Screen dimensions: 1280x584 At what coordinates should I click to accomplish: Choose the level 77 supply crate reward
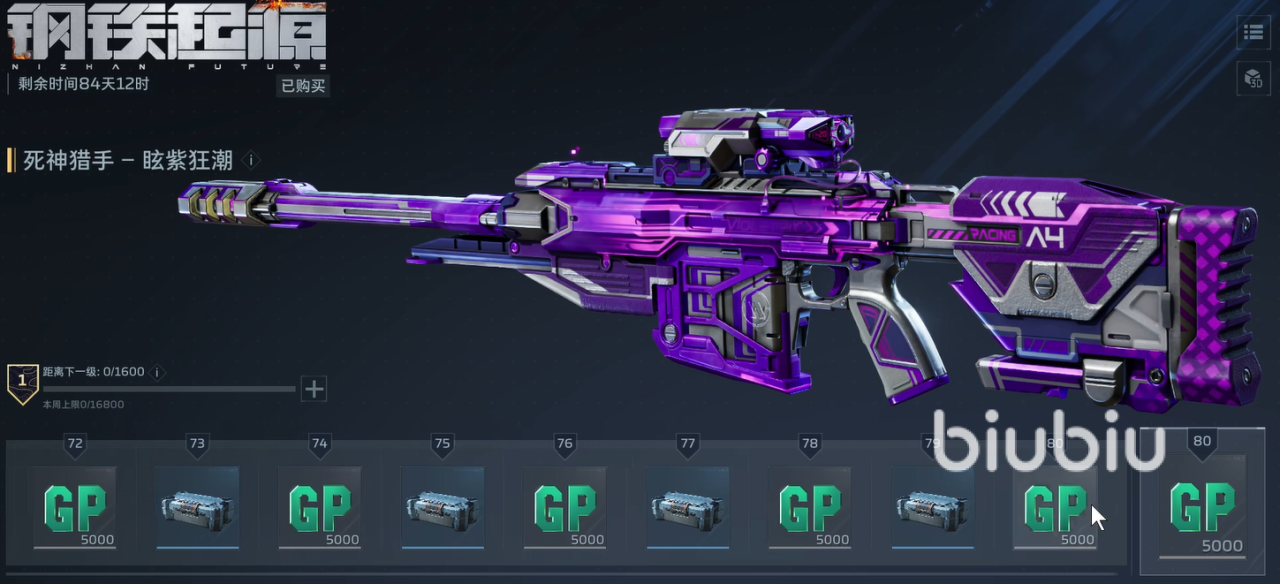click(x=687, y=507)
